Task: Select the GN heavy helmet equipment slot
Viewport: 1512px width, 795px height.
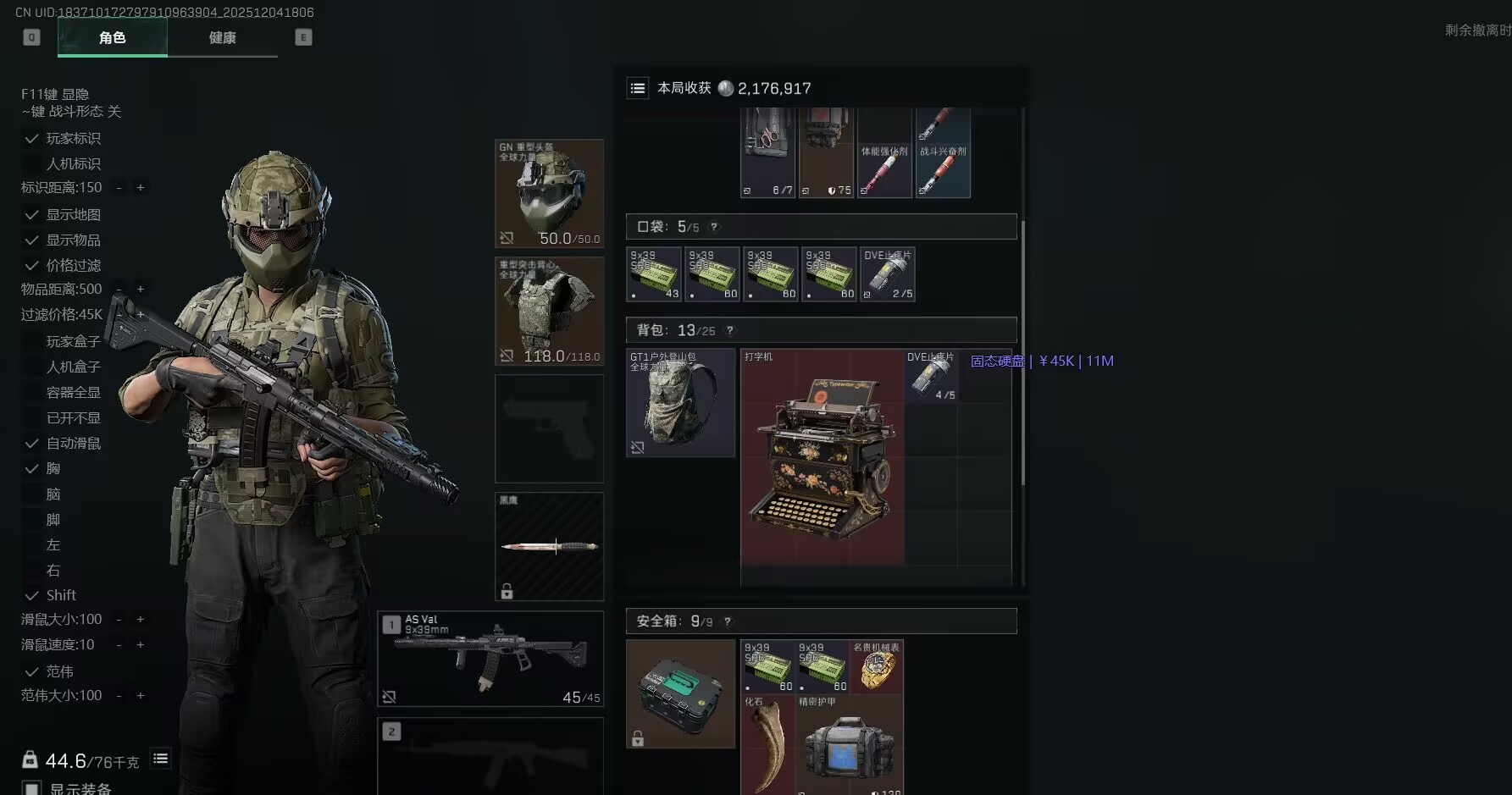Action: (x=549, y=193)
